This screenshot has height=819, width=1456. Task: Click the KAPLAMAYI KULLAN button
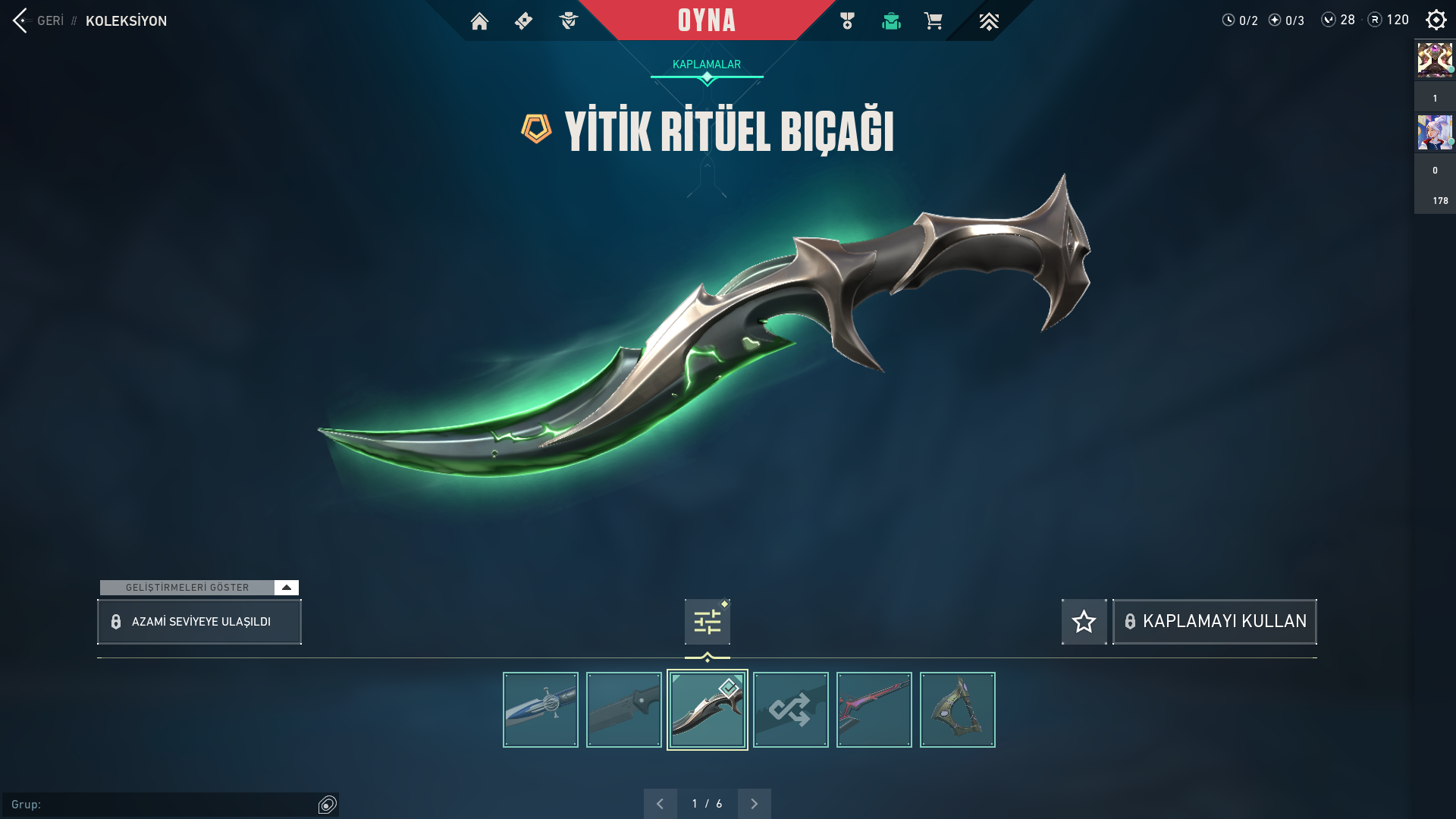(1214, 621)
